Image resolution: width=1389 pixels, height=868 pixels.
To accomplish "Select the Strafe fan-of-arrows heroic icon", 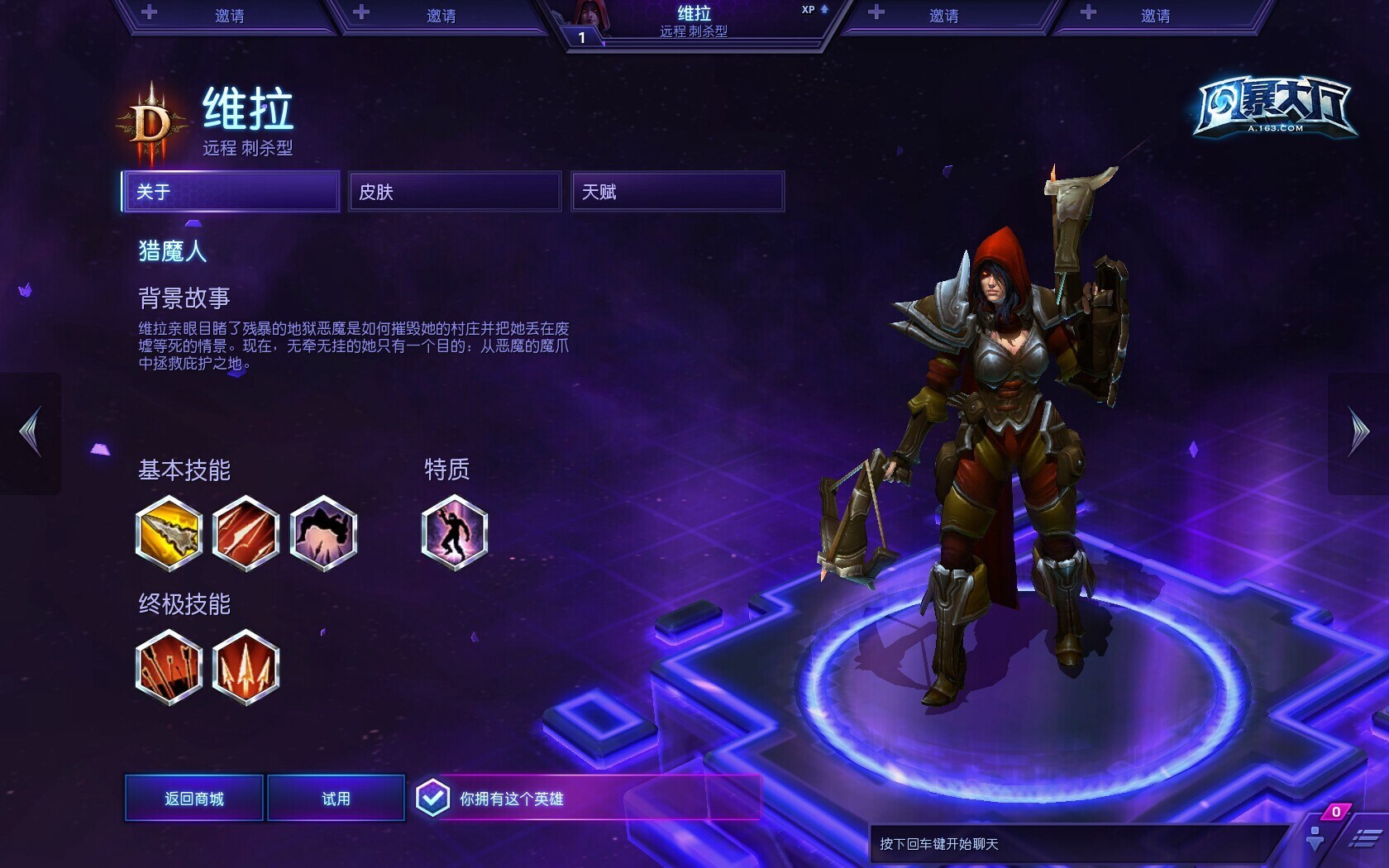I will click(169, 667).
